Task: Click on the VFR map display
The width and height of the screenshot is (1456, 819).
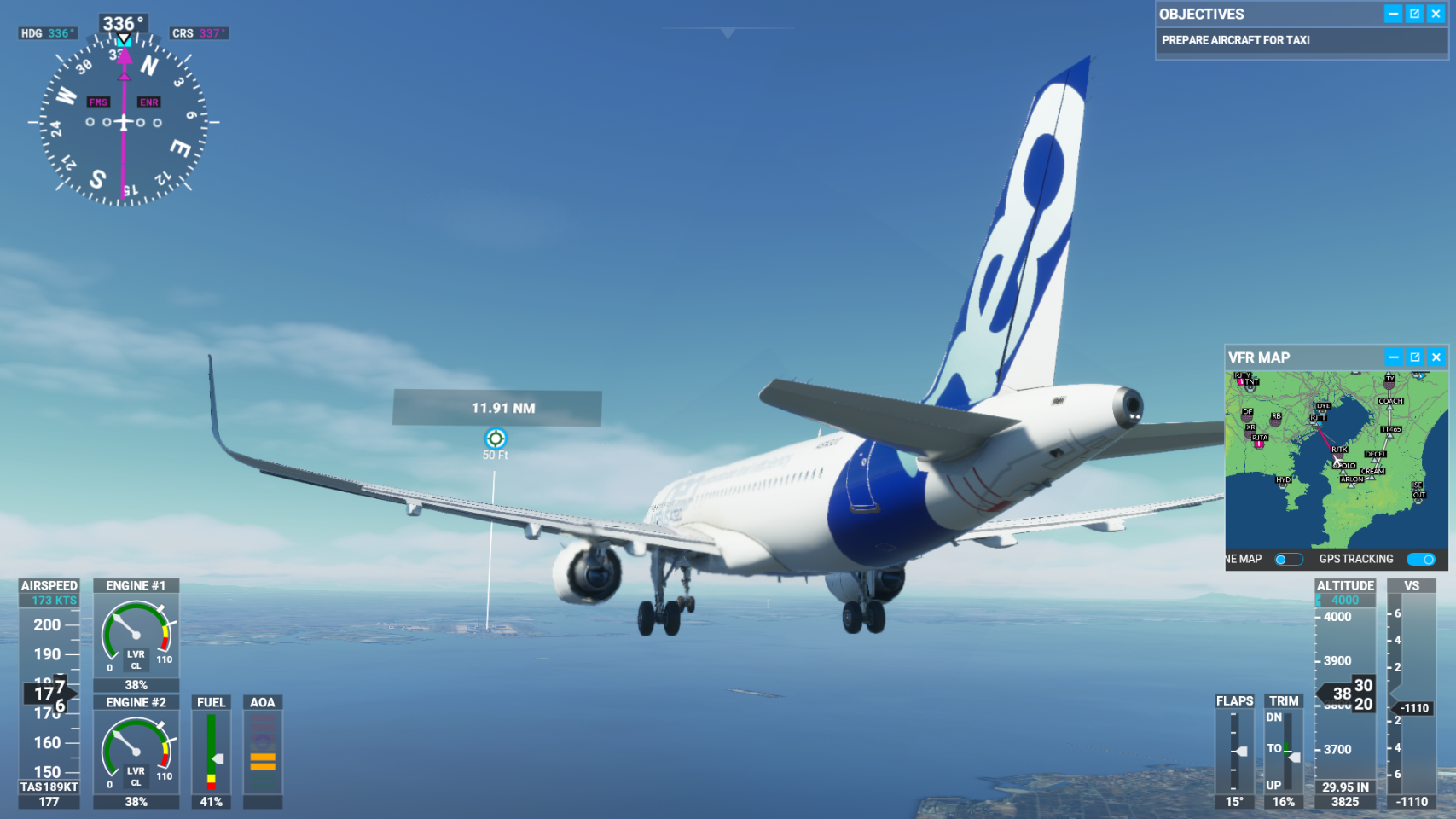Action: (x=1336, y=459)
